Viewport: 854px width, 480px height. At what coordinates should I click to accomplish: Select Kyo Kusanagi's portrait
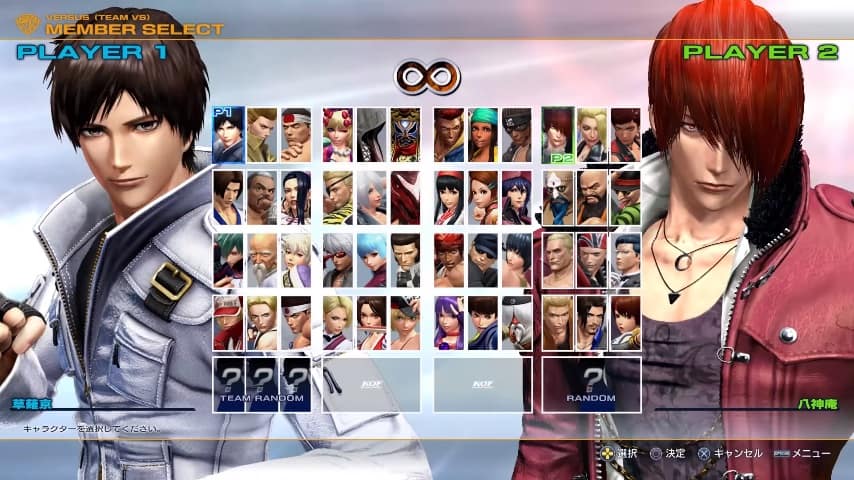tap(228, 135)
